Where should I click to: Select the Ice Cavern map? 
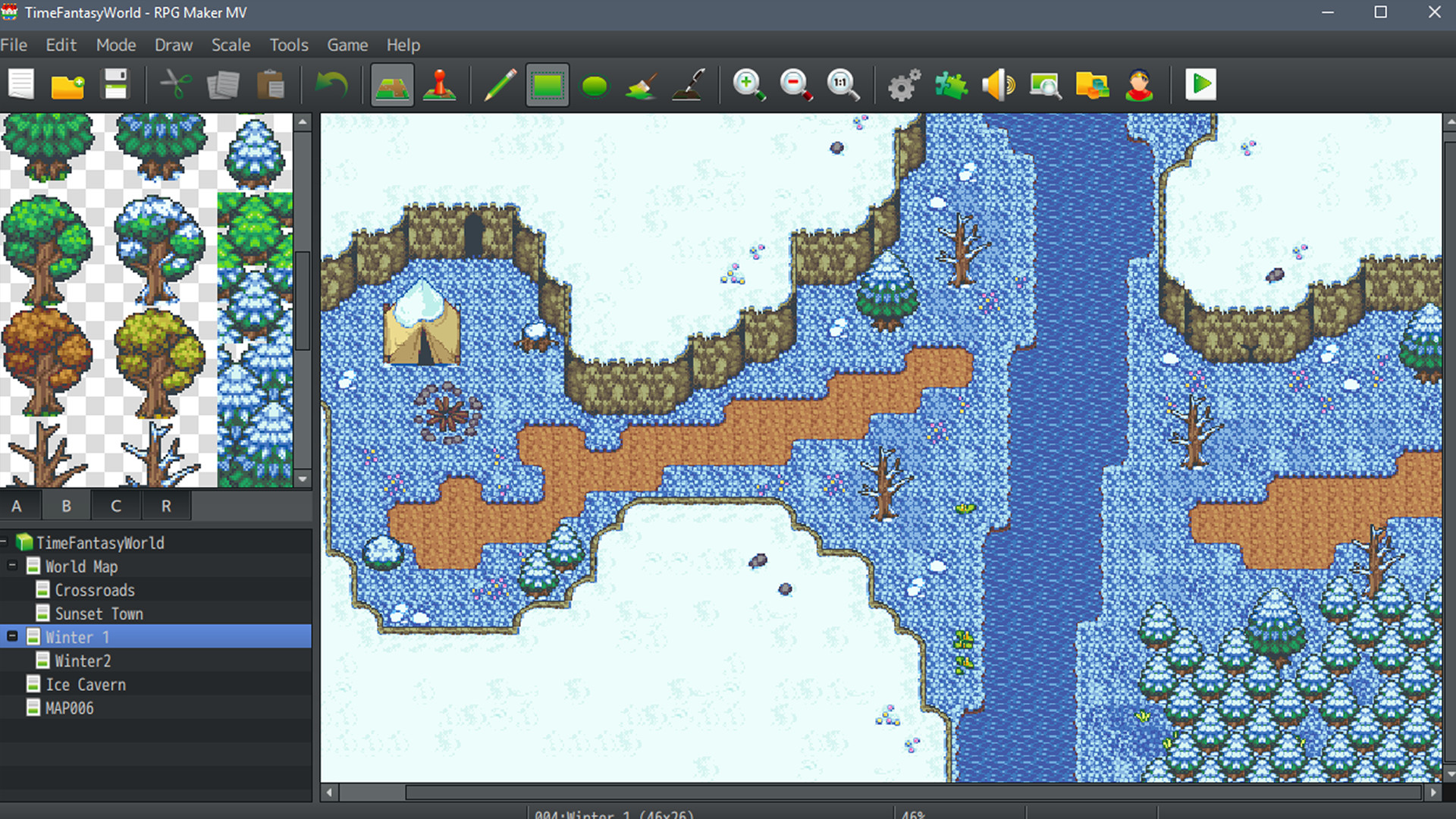86,684
